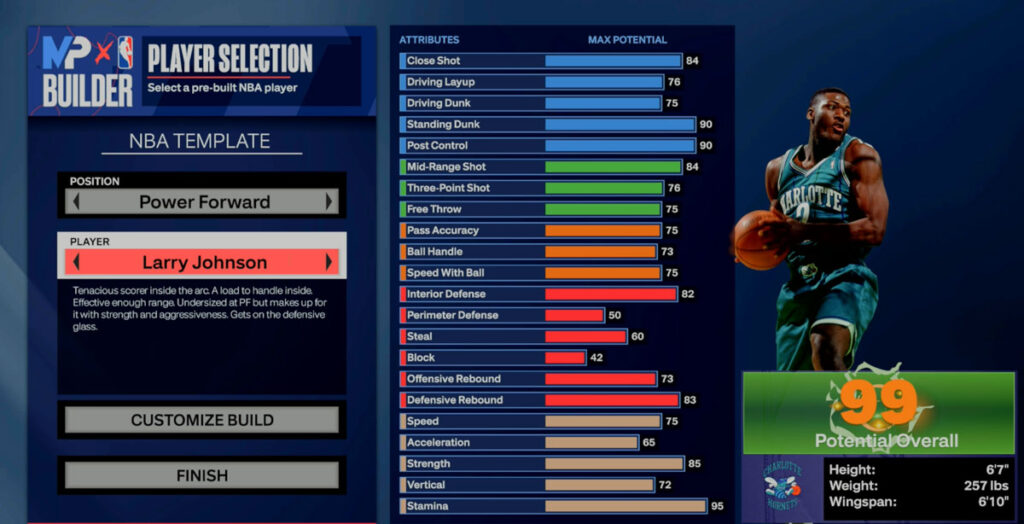This screenshot has width=1024, height=524.
Task: Go to previous player before Larry Johnson
Action: [x=76, y=263]
